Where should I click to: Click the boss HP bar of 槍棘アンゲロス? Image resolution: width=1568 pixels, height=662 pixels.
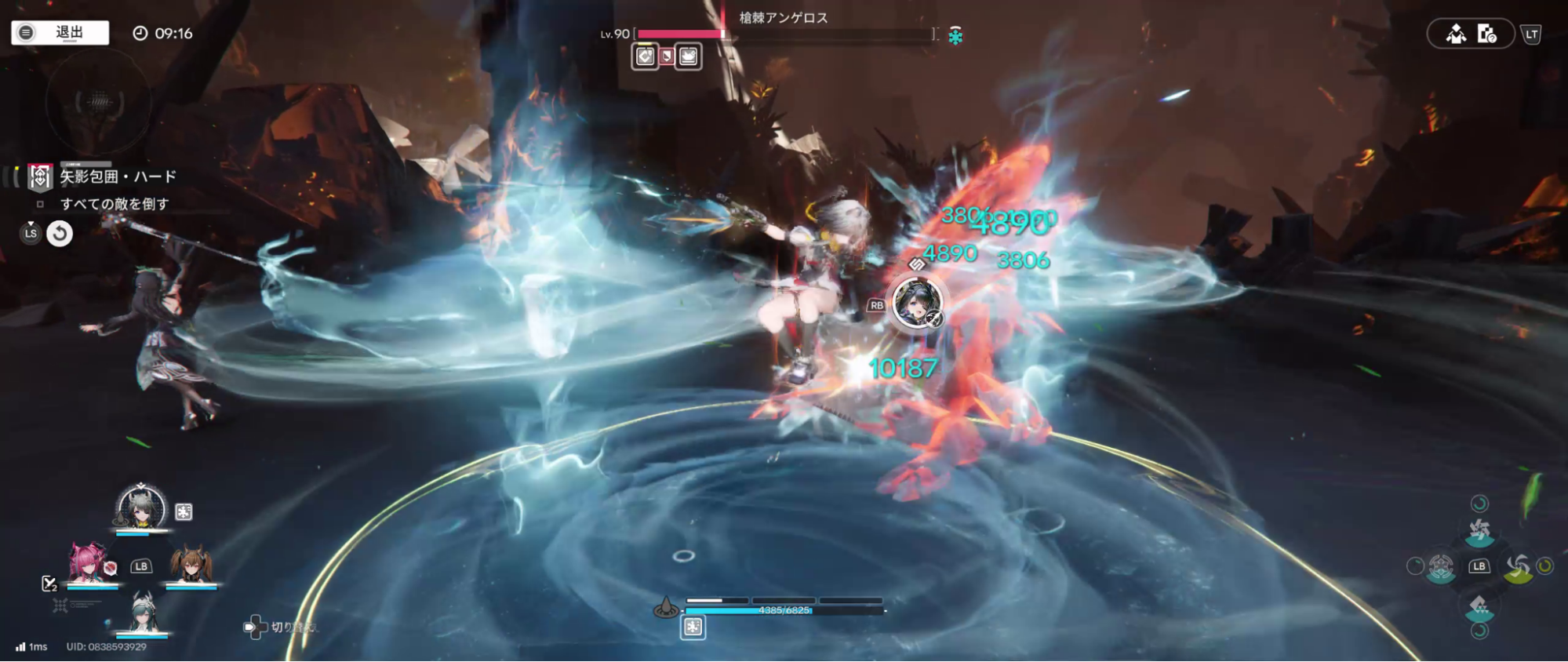tap(784, 34)
